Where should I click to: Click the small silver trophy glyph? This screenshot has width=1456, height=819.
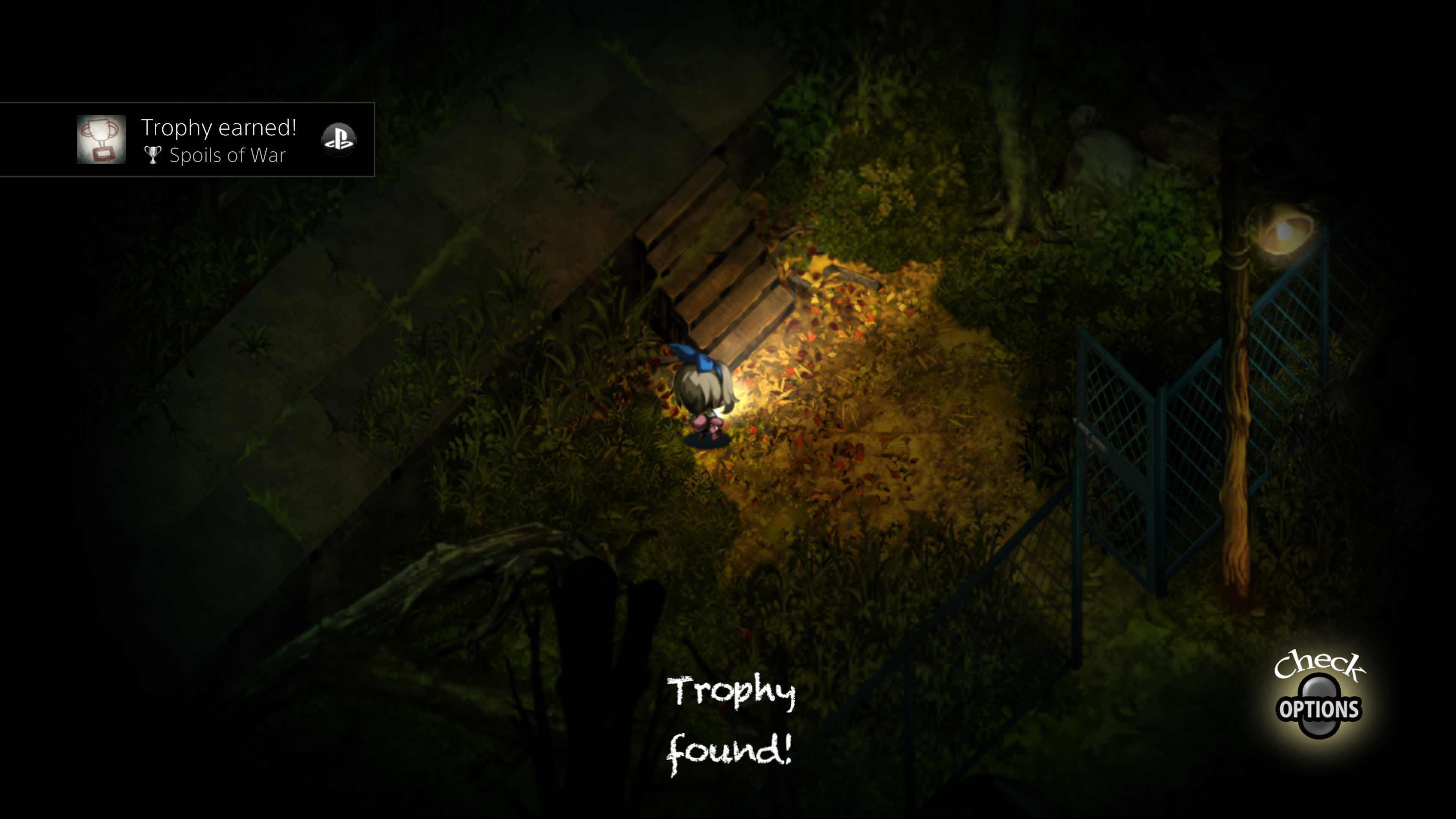(154, 155)
